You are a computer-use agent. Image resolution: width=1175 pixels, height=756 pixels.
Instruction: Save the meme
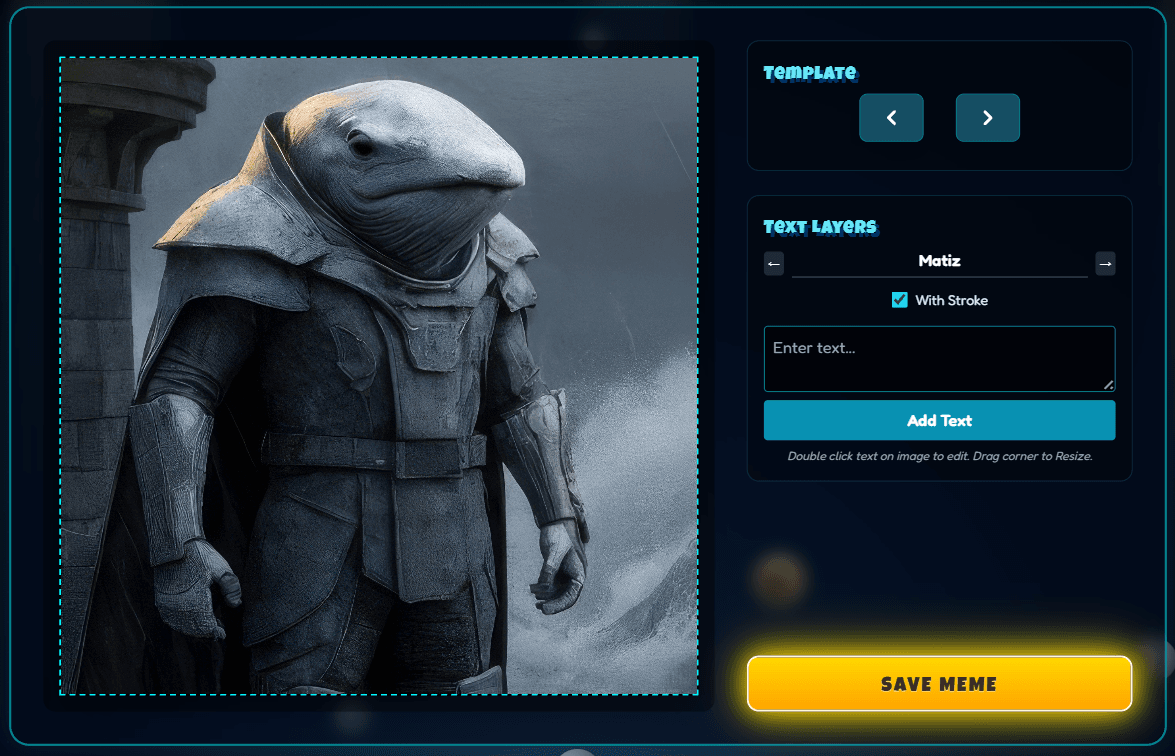tap(939, 684)
